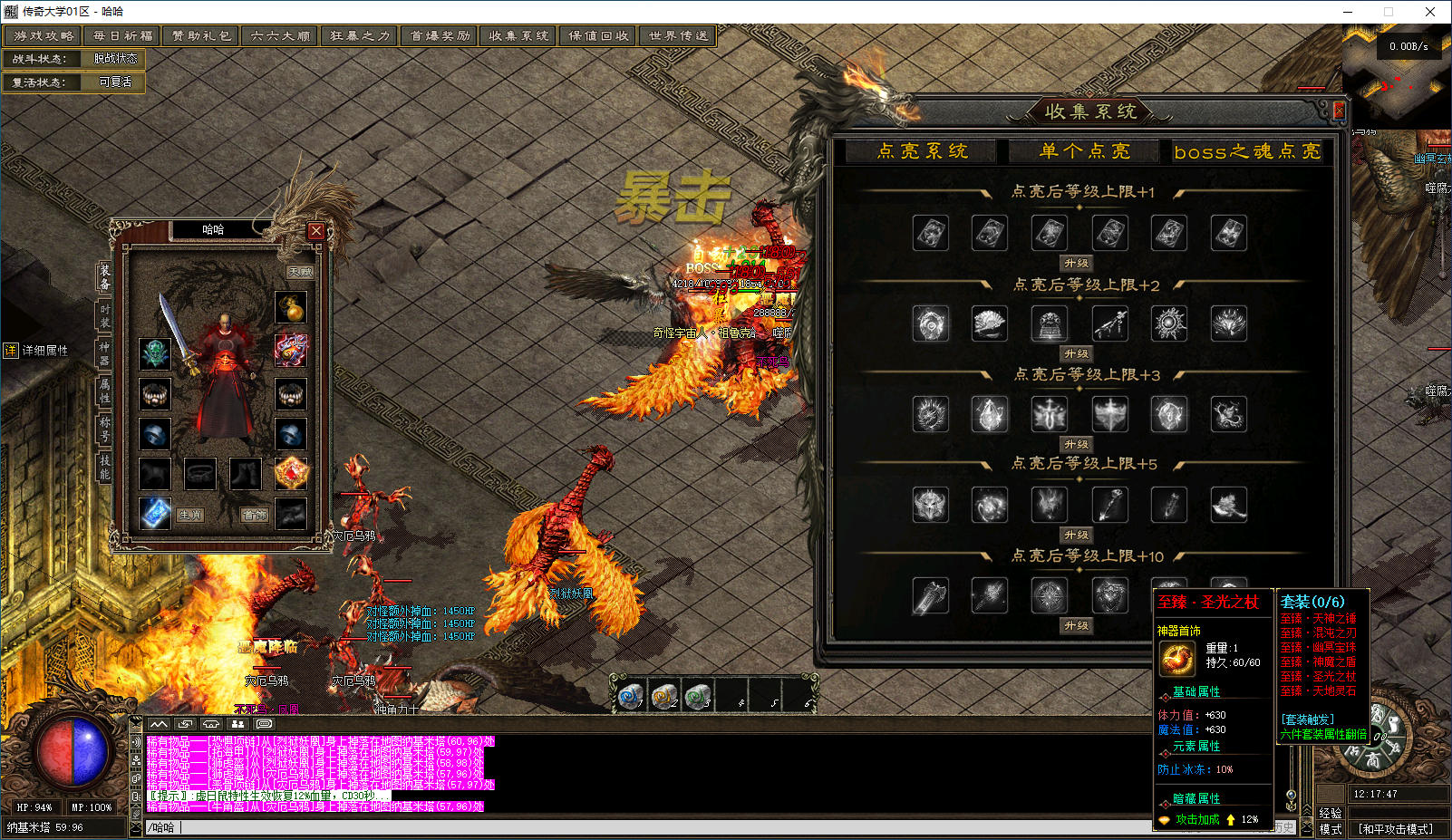This screenshot has width=1452, height=840.
Task: Close the 哈哈 character equipment window
Action: [315, 230]
